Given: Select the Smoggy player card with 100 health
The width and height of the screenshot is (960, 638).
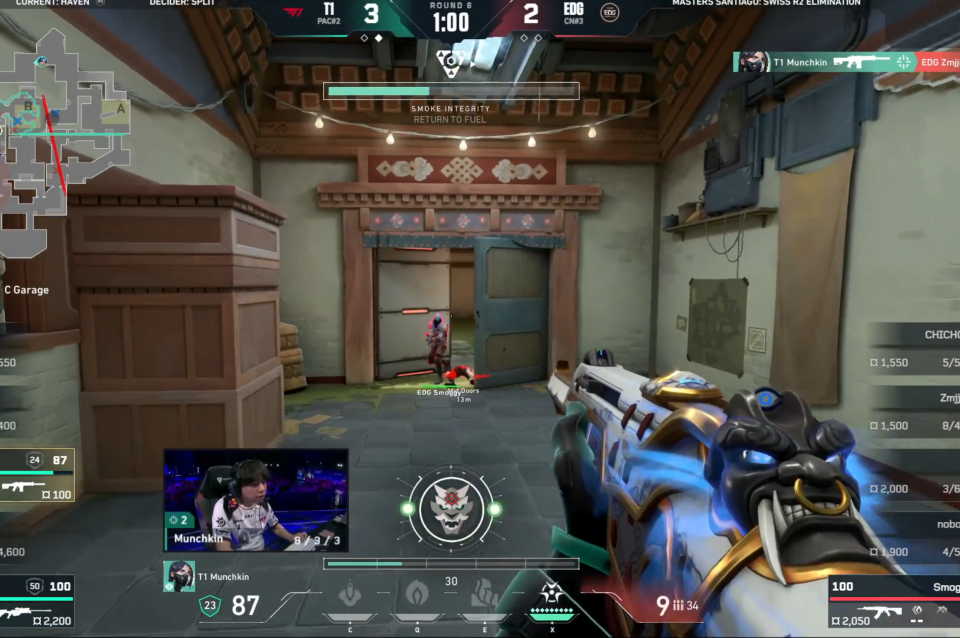Looking at the screenshot, I should [893, 604].
